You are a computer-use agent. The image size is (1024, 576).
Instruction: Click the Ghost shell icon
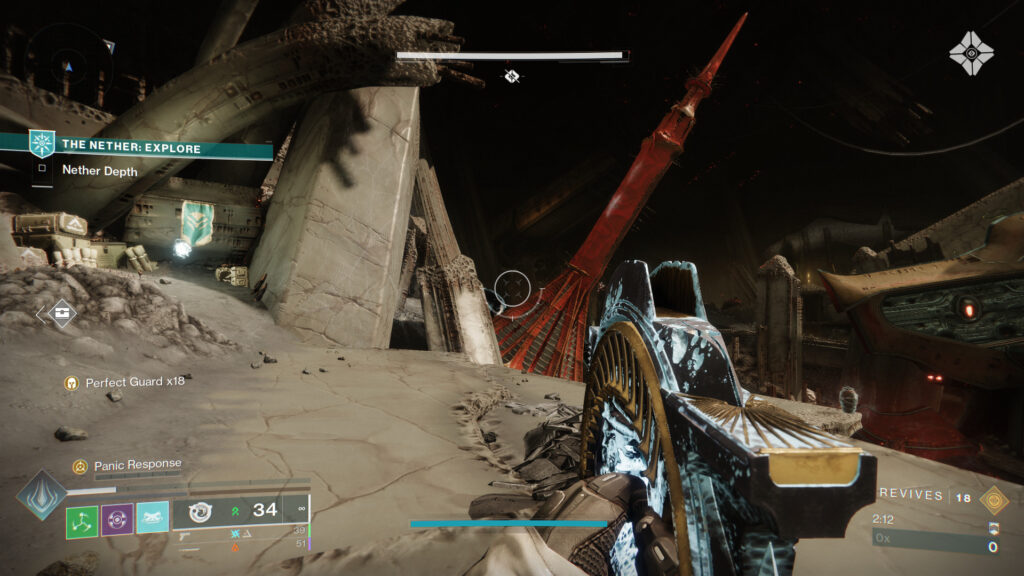(x=970, y=52)
